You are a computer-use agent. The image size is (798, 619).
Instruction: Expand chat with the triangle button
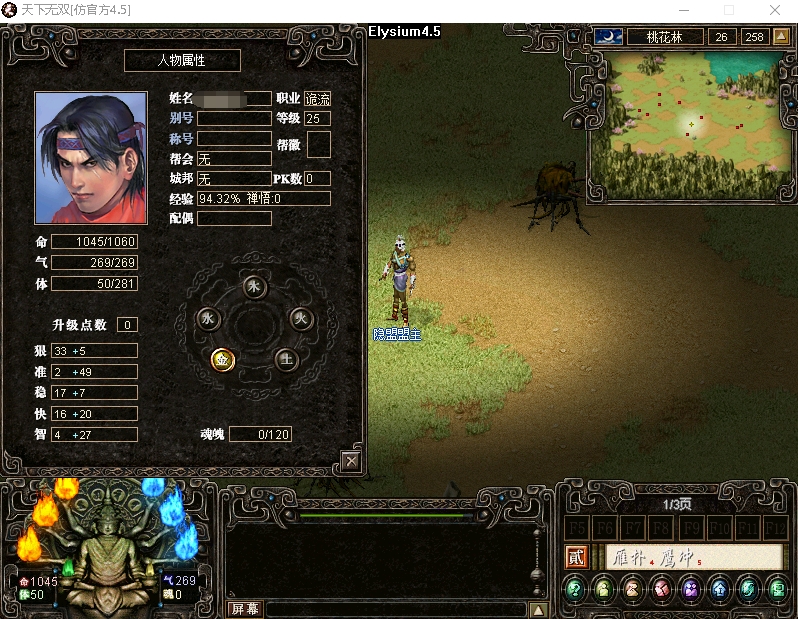tap(538, 609)
